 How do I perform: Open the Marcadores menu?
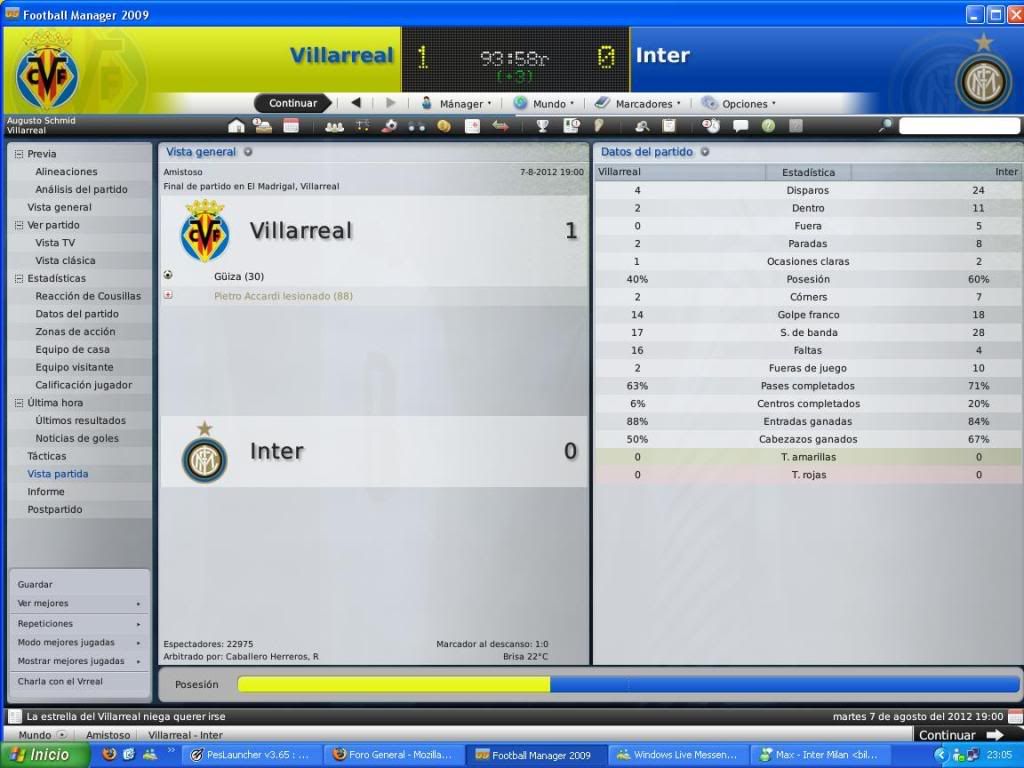click(x=638, y=103)
